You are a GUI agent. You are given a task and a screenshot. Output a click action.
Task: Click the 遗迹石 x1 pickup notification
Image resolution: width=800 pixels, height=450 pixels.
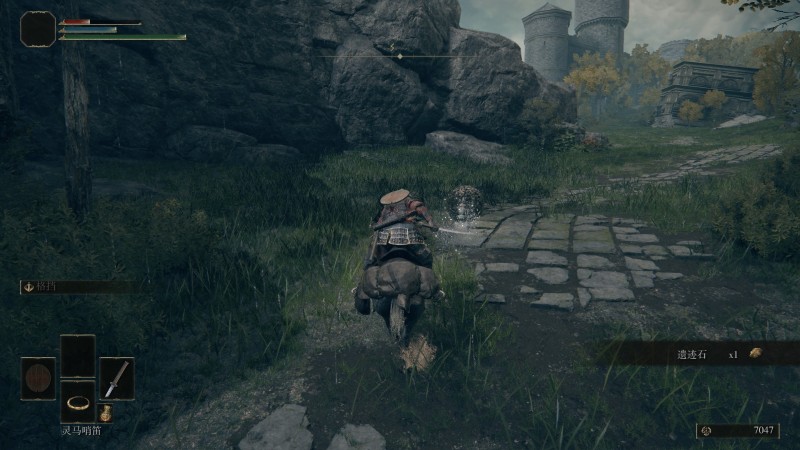coord(700,353)
